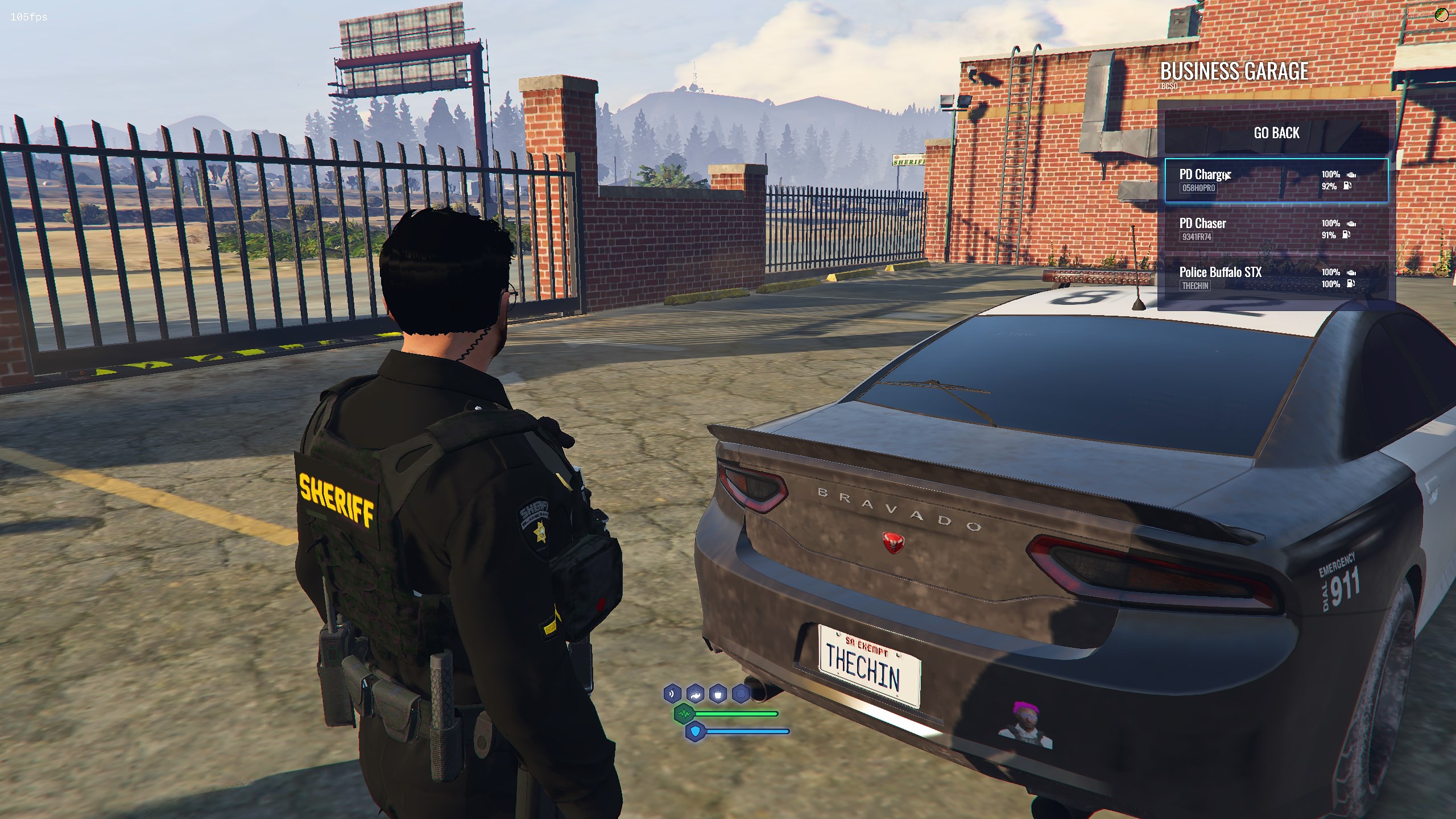Click the blue shield armor icon
This screenshot has height=819, width=1456.
point(695,731)
